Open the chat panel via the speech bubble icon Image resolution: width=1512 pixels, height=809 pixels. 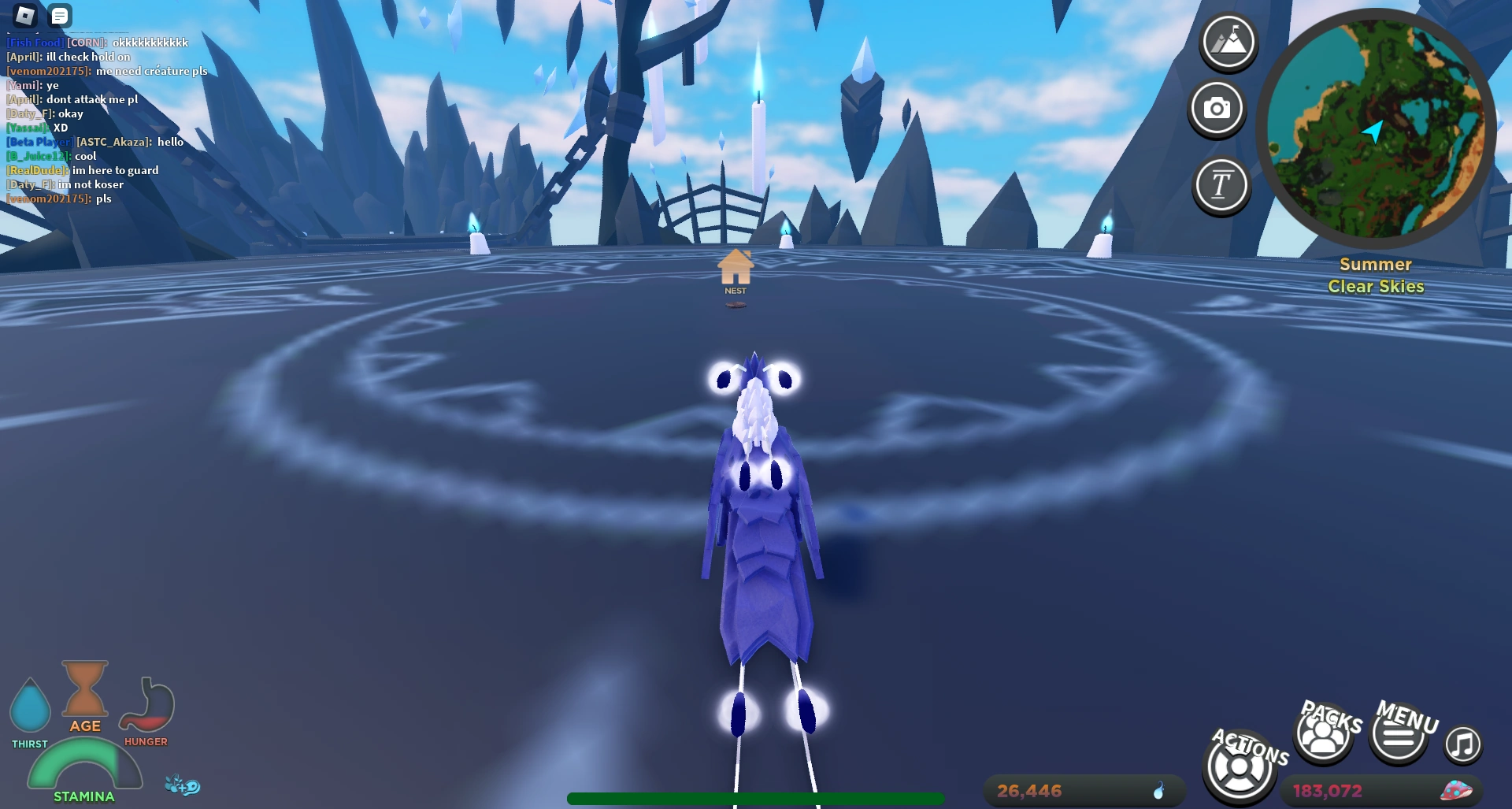click(59, 16)
